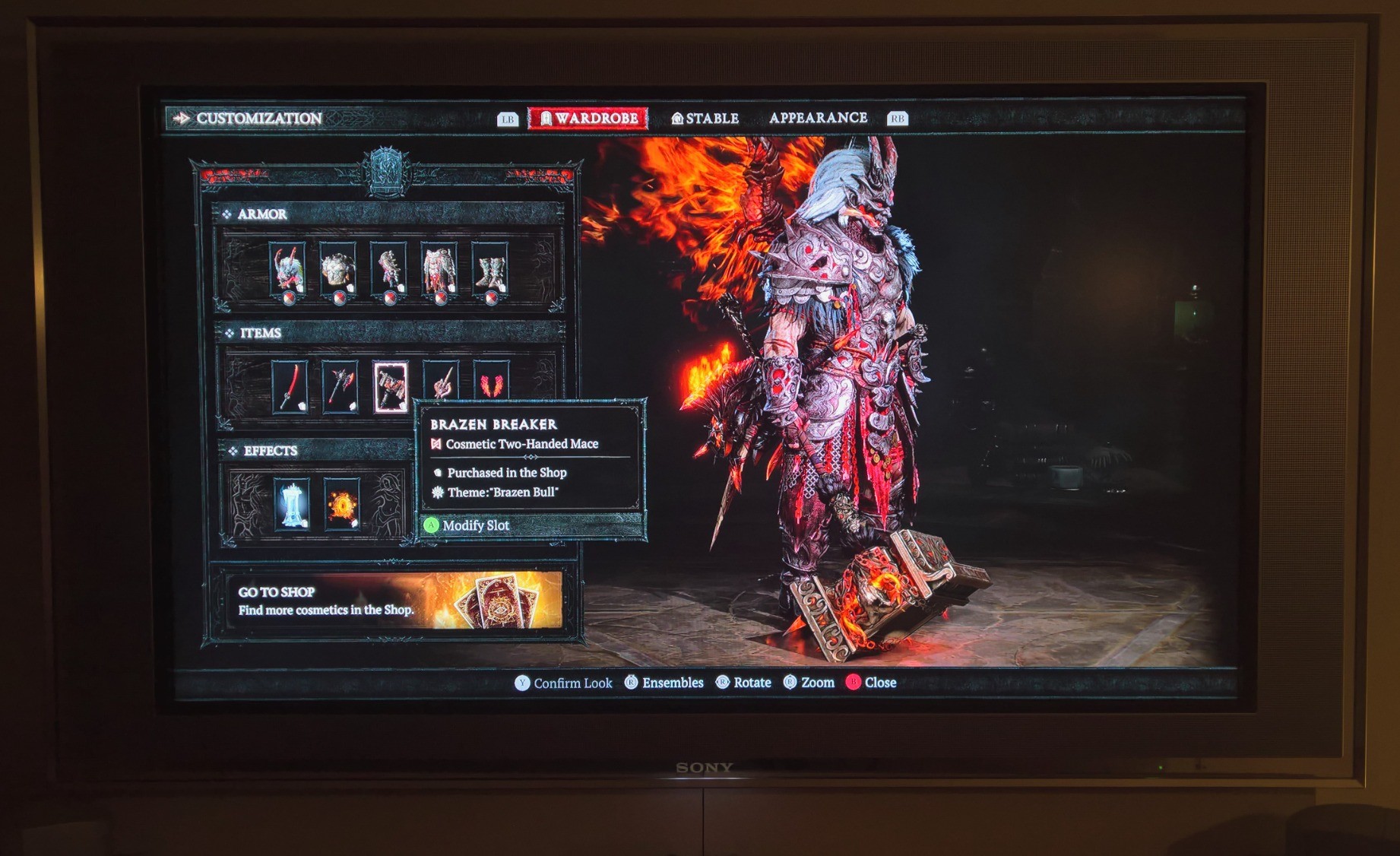Choose the gloves armor slot
Screen dimensions: 1400x856
point(388,270)
